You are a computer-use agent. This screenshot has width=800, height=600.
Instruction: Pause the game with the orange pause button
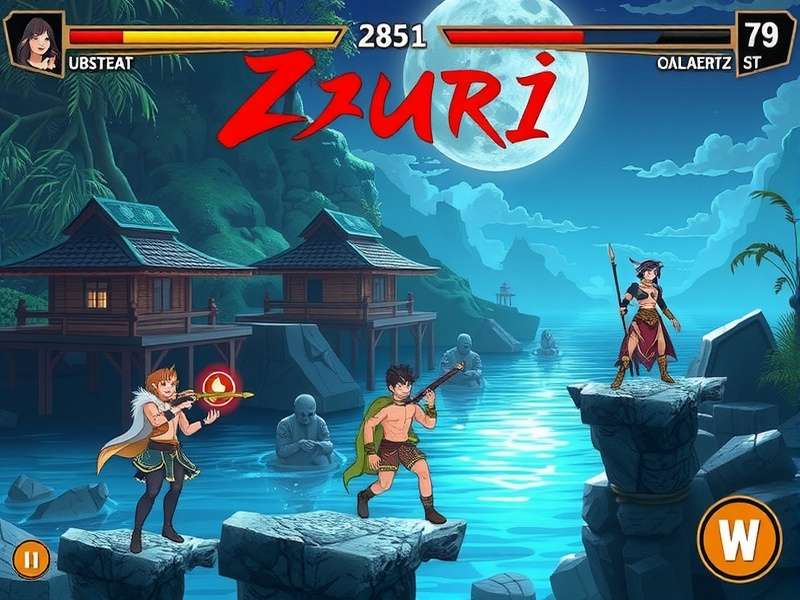tap(31, 560)
